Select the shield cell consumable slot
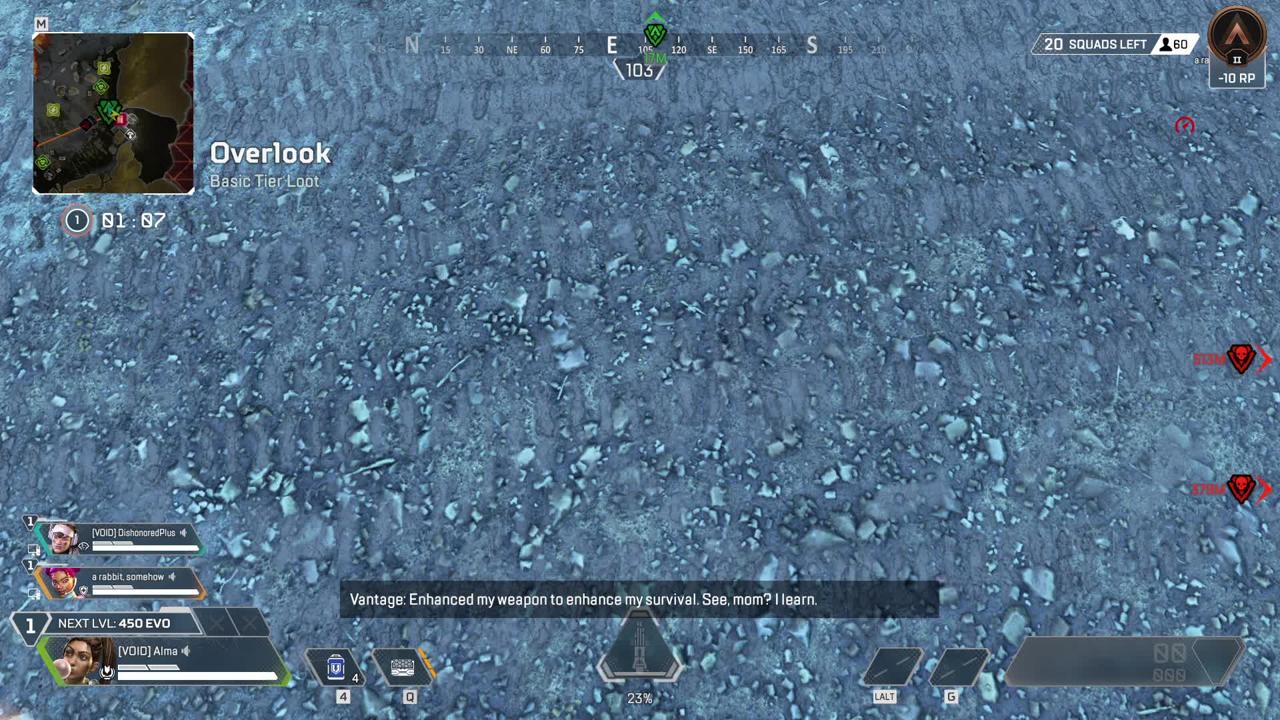The image size is (1280, 720). (337, 667)
